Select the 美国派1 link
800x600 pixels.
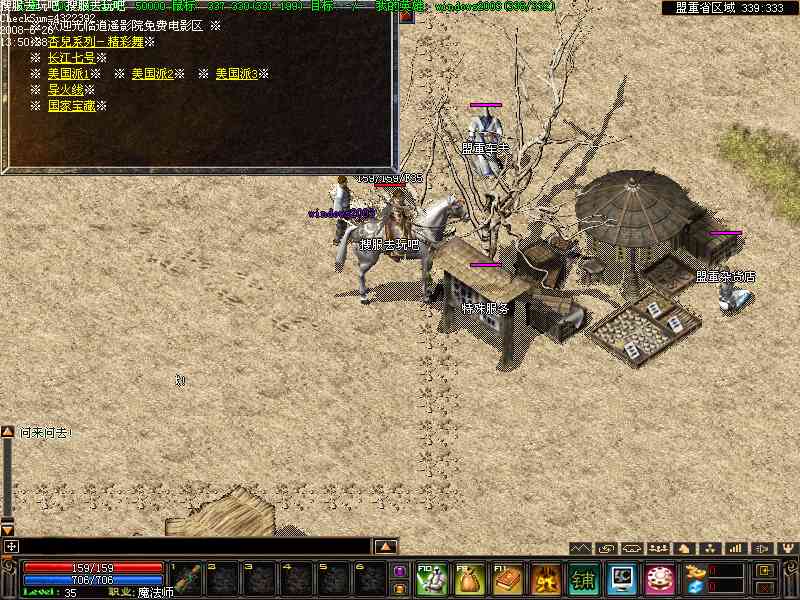(x=68, y=74)
